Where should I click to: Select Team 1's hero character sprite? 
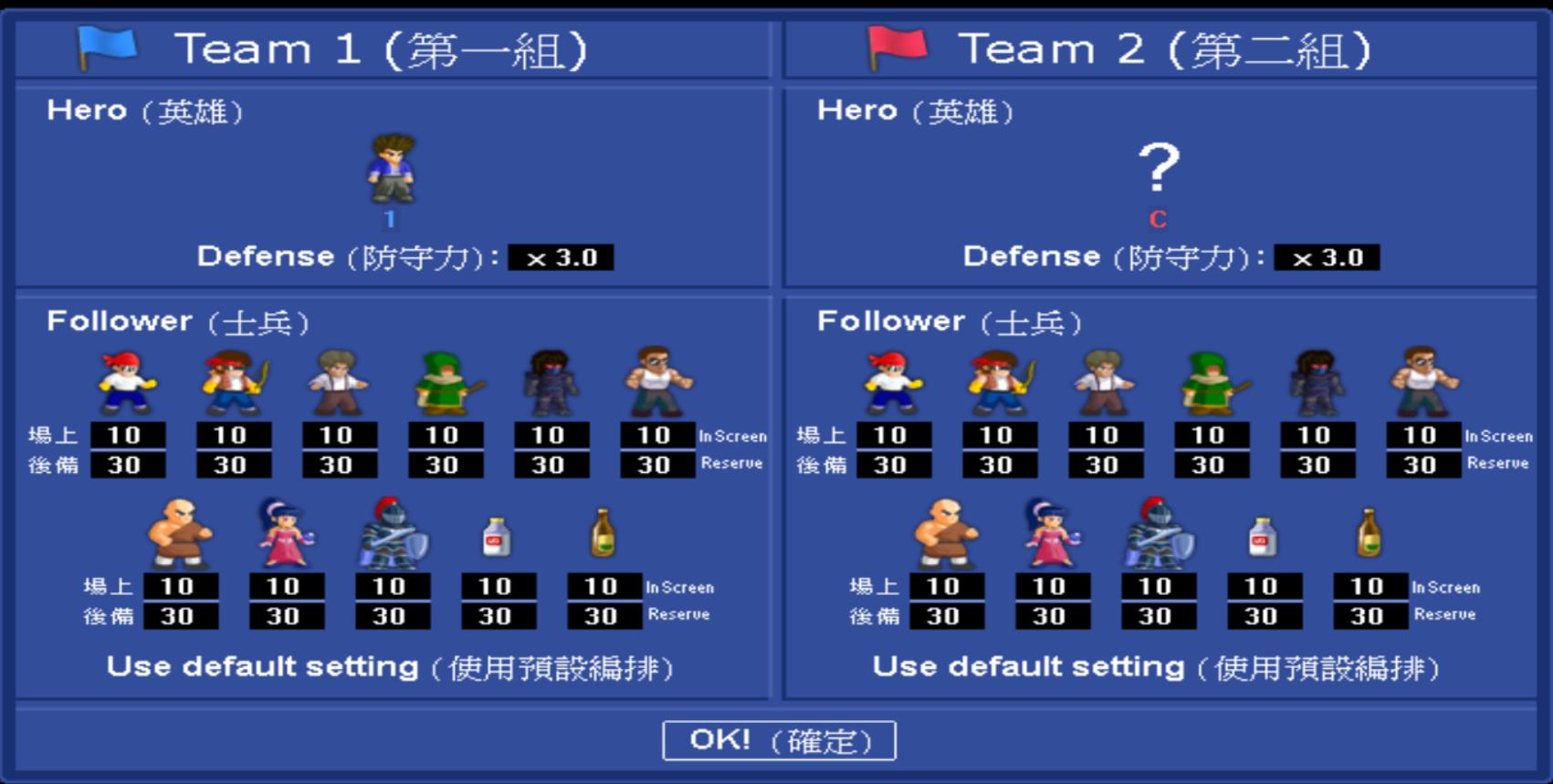(393, 169)
